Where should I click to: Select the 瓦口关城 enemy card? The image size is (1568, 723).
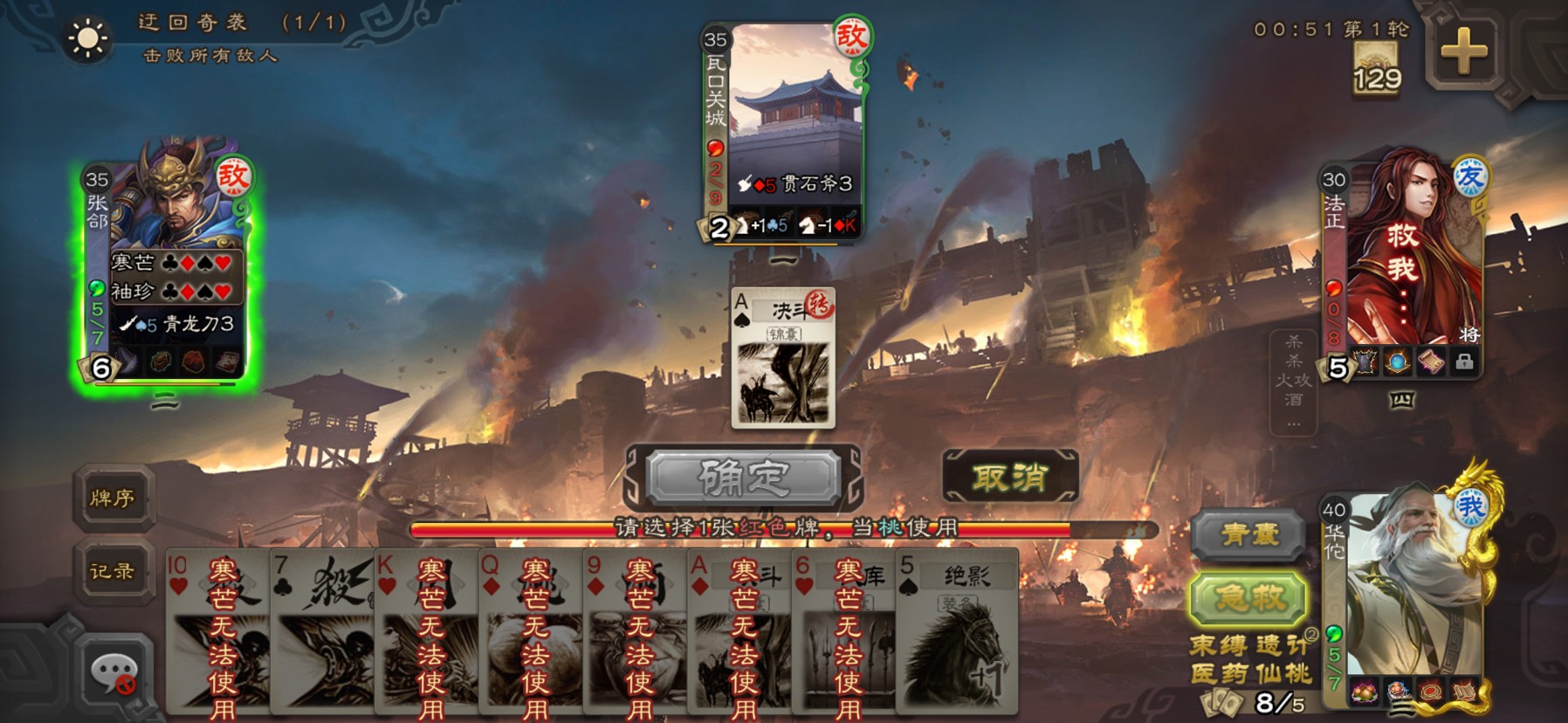[783, 131]
